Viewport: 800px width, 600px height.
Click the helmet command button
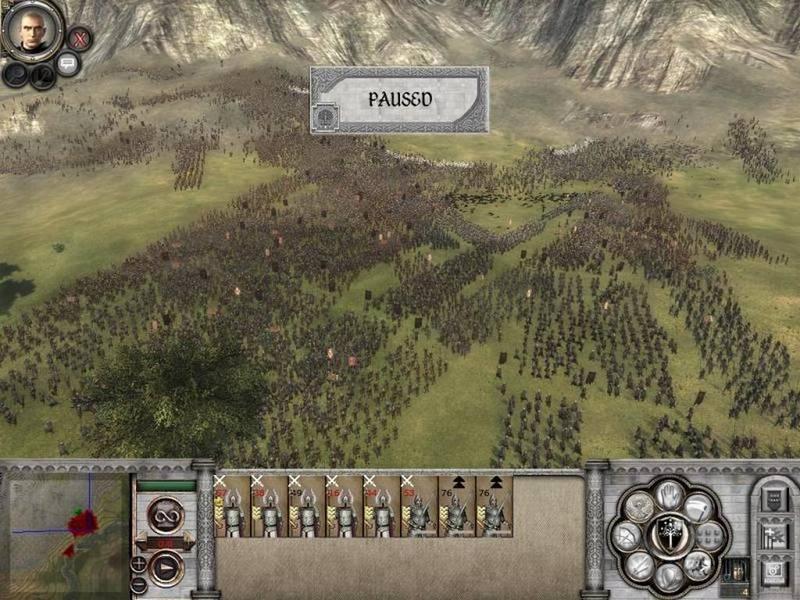pos(668,575)
